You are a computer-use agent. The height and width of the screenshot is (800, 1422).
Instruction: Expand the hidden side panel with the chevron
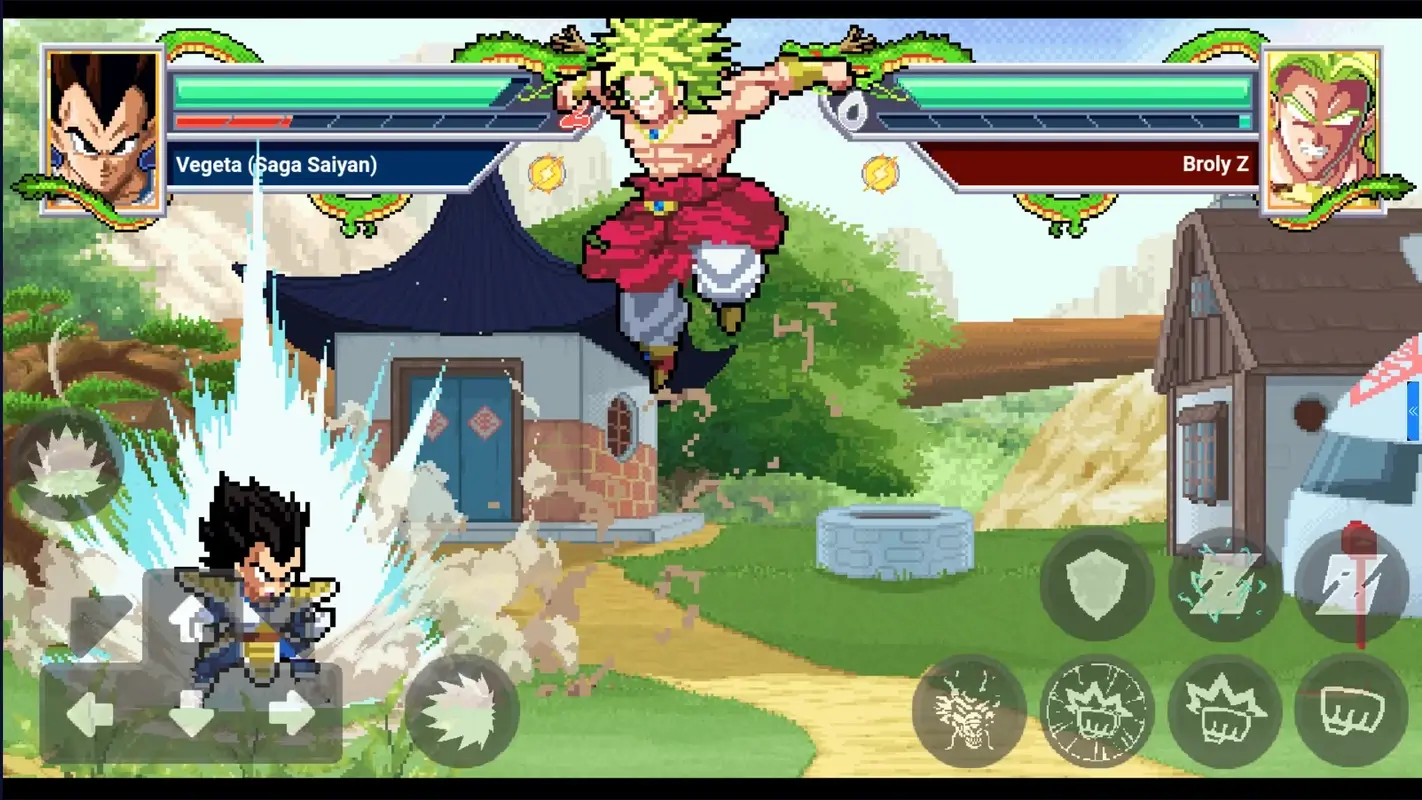point(1413,410)
